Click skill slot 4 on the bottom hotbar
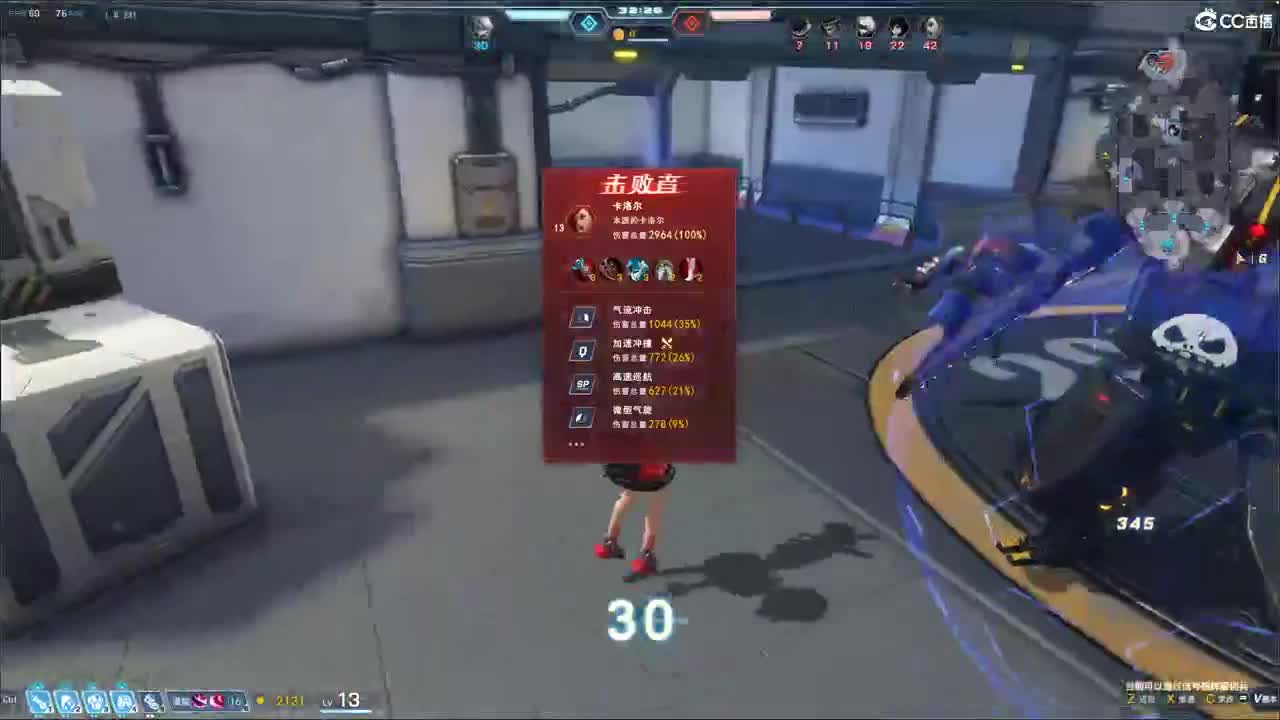 click(122, 698)
